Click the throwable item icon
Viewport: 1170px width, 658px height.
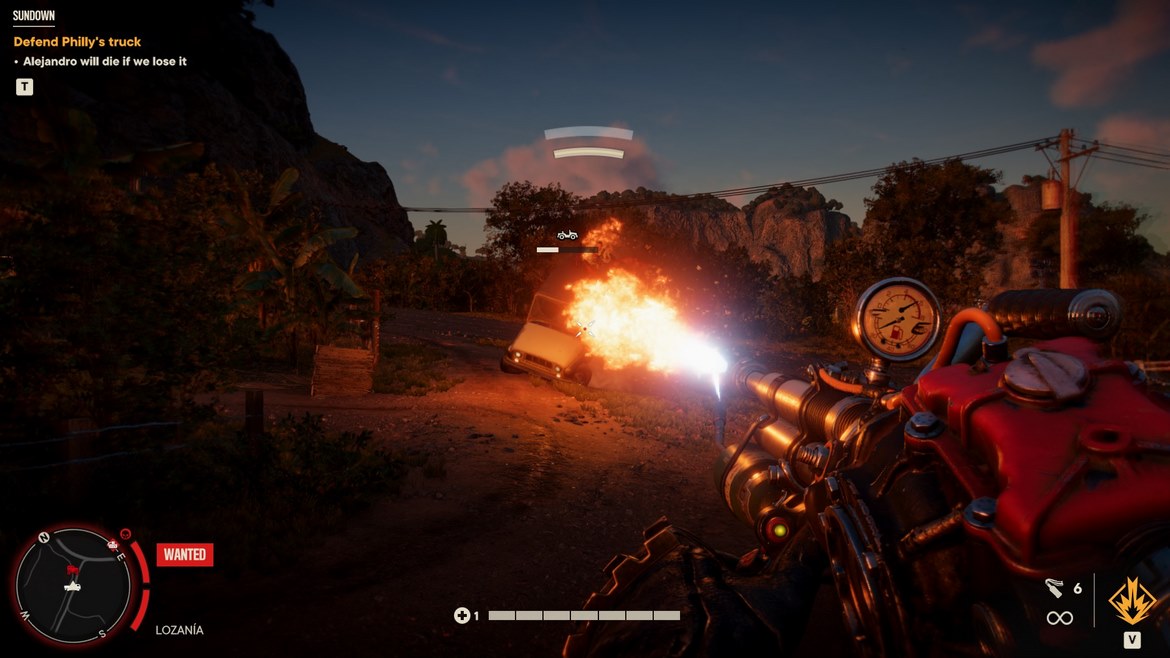tap(1054, 588)
